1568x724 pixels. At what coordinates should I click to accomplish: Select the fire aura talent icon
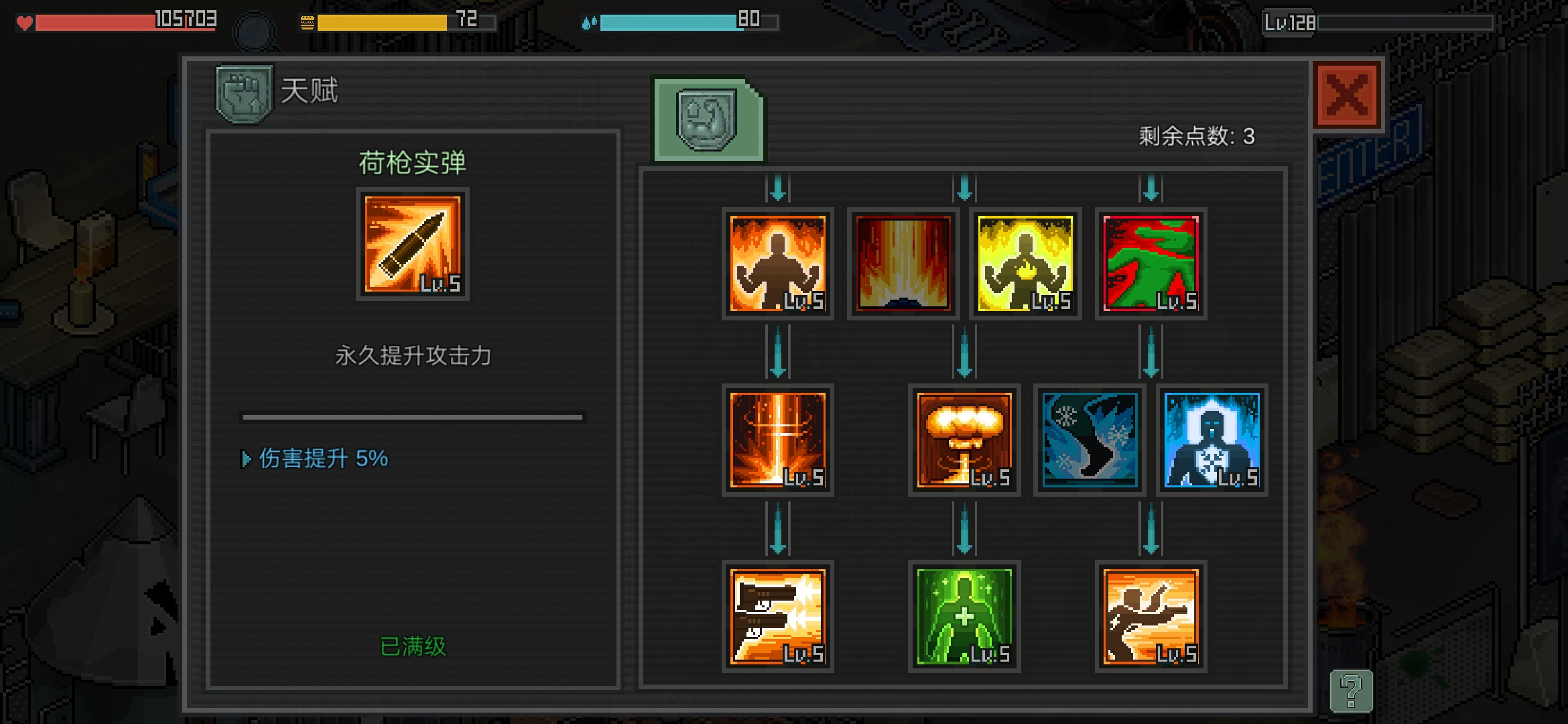pyautogui.click(x=777, y=263)
